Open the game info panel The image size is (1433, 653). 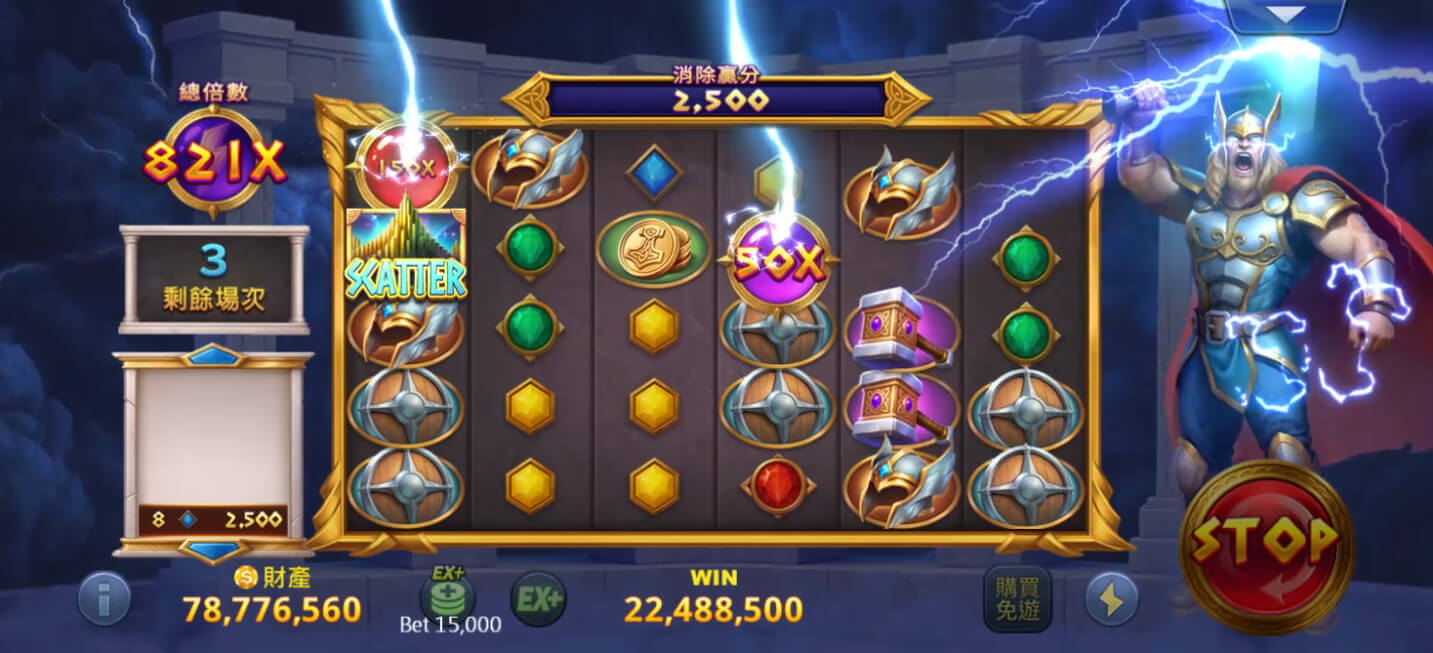pyautogui.click(x=104, y=599)
